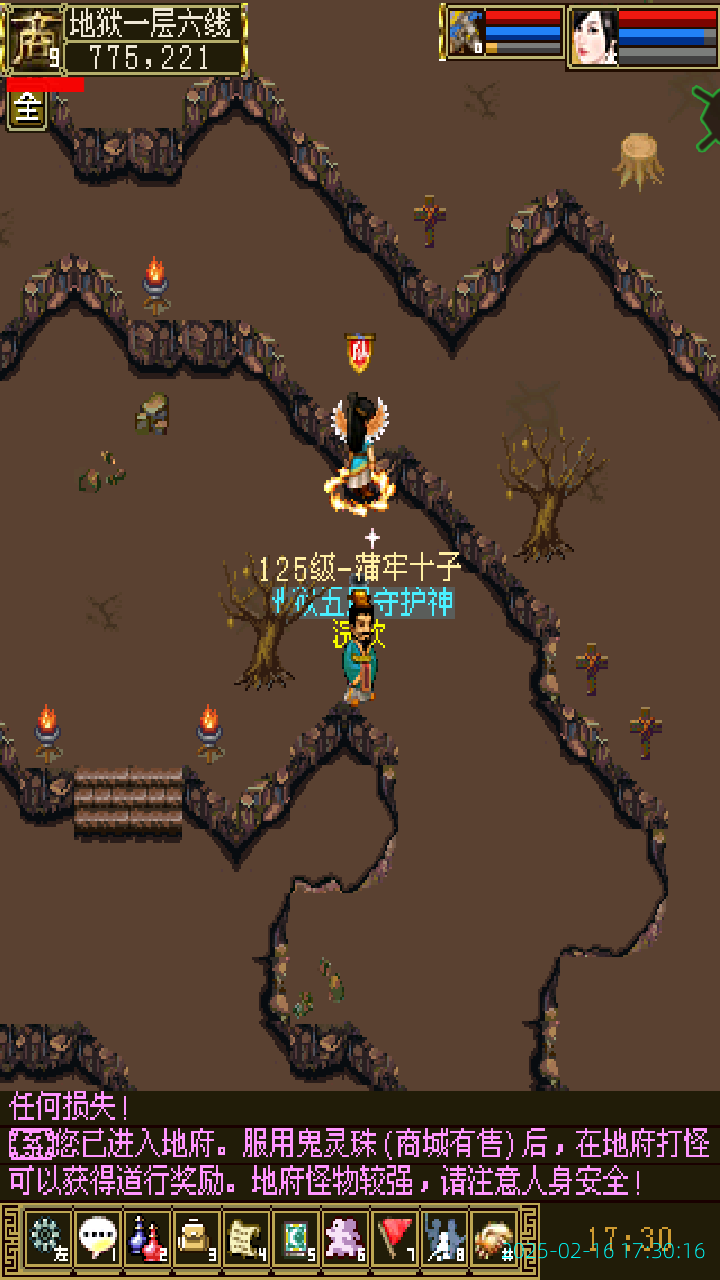Click the 商 shop emblem icon
The width and height of the screenshot is (720, 1280).
click(34, 39)
